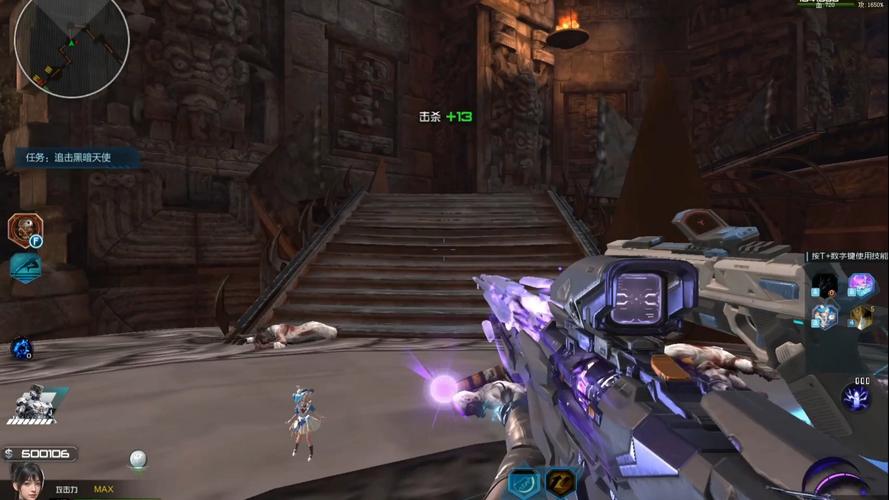This screenshot has width=889, height=500.
Task: Select the white mech robot icon
Action: click(x=31, y=401)
